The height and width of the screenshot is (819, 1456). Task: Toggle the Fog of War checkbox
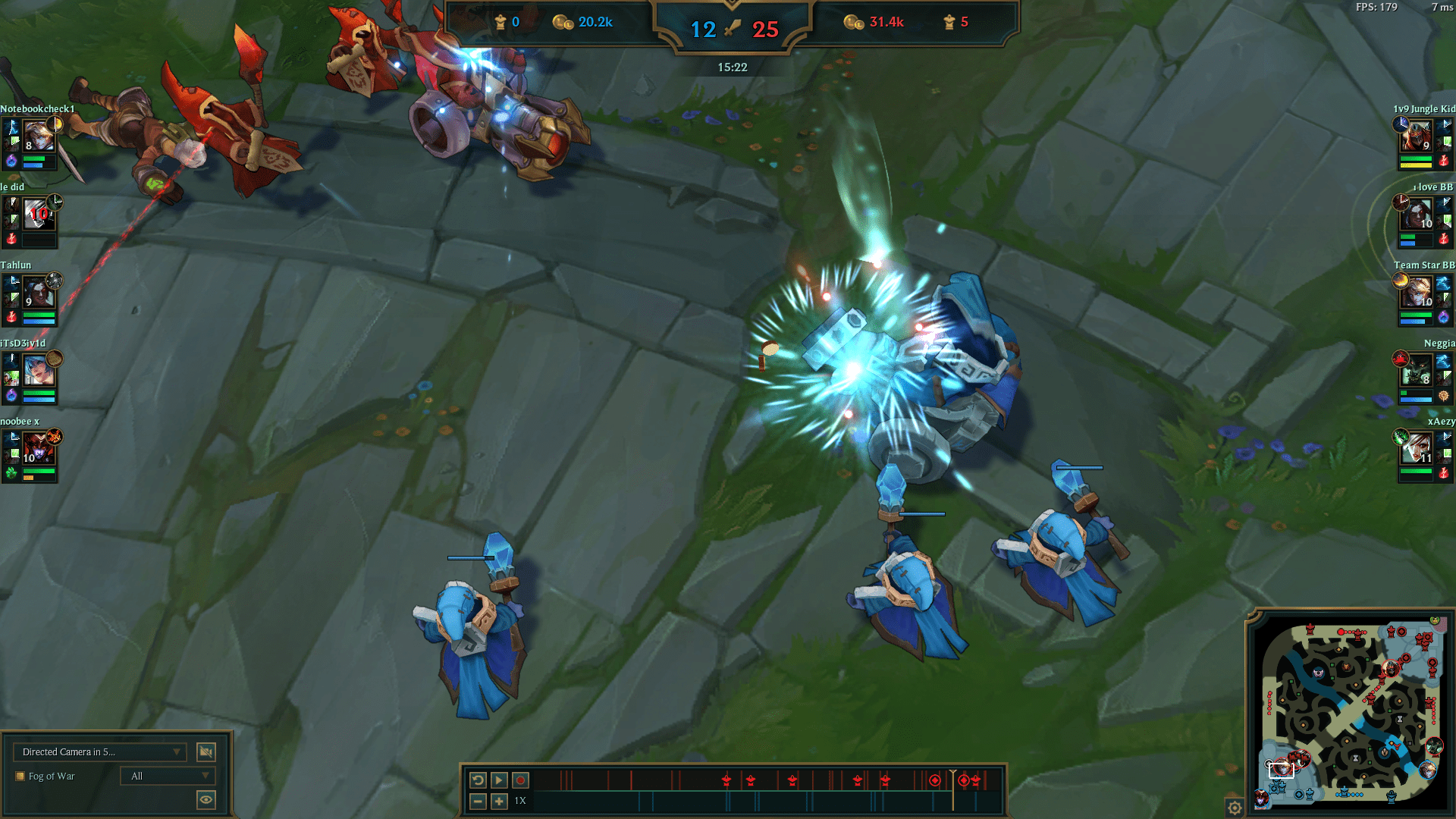click(20, 776)
